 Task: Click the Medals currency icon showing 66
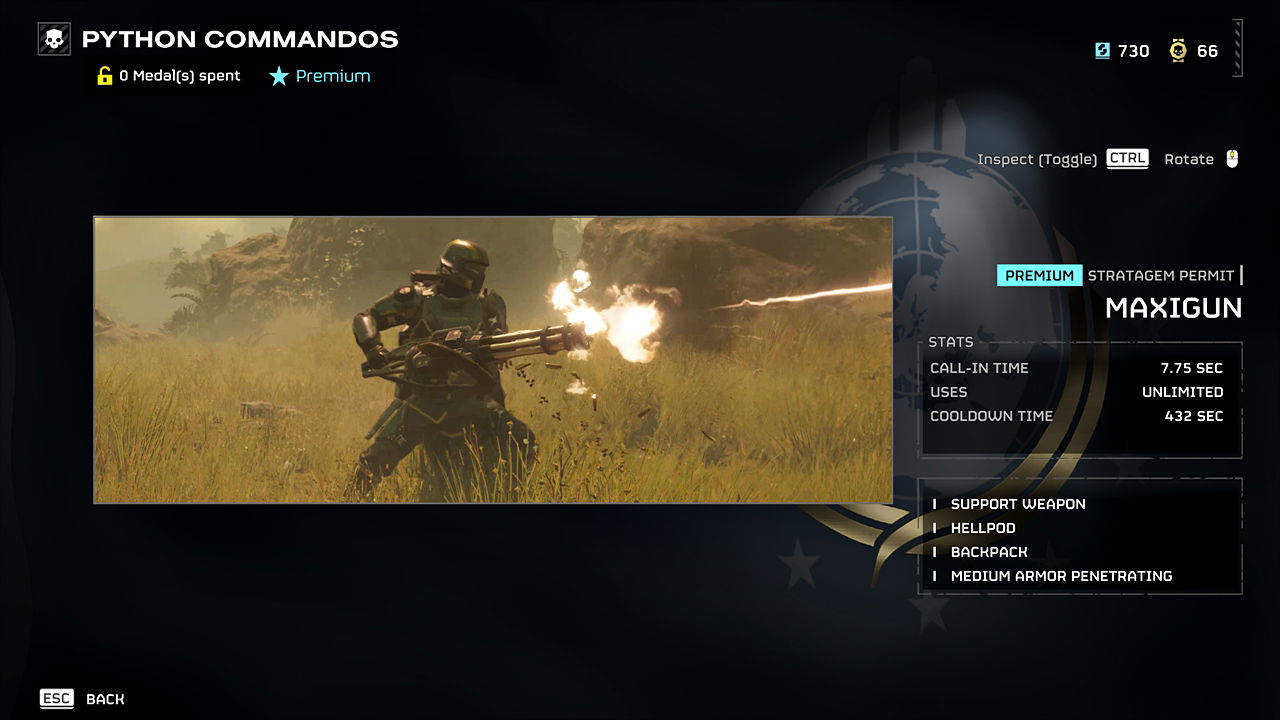coord(1179,50)
